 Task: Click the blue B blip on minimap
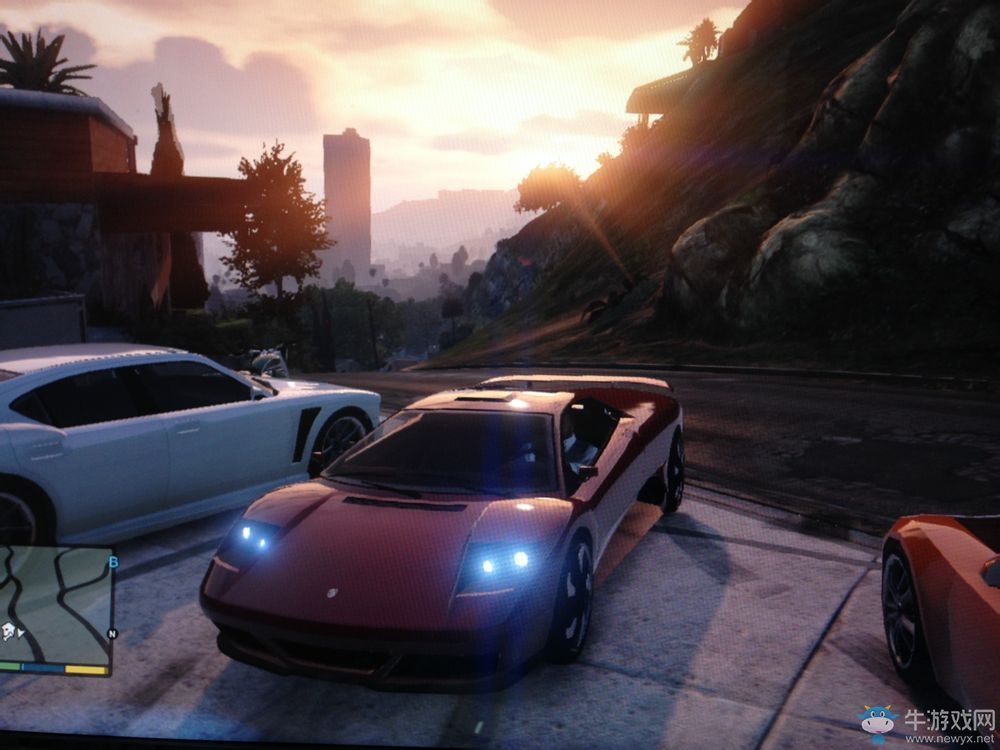tap(113, 563)
